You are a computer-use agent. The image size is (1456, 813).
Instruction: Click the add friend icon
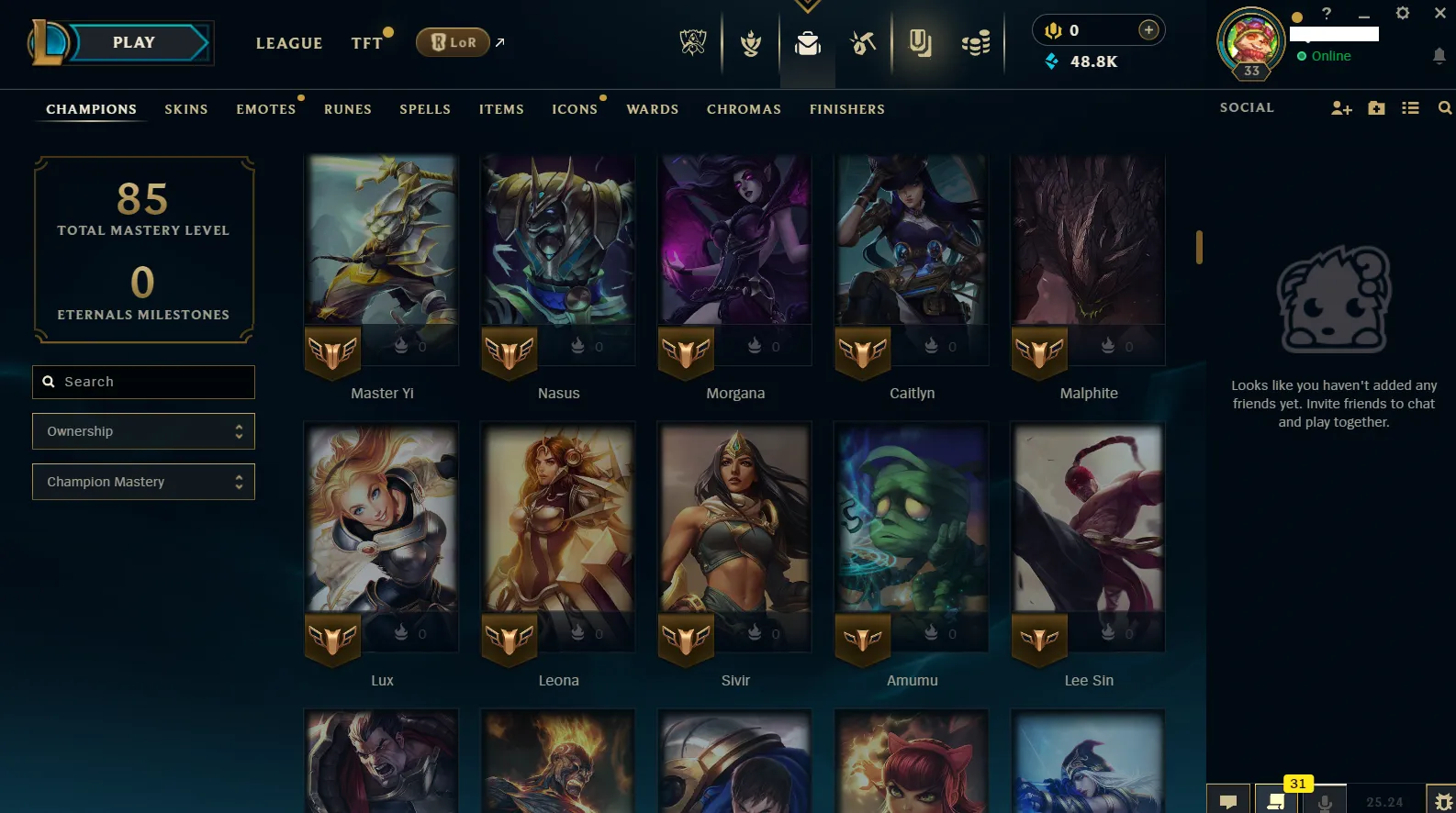[1341, 108]
